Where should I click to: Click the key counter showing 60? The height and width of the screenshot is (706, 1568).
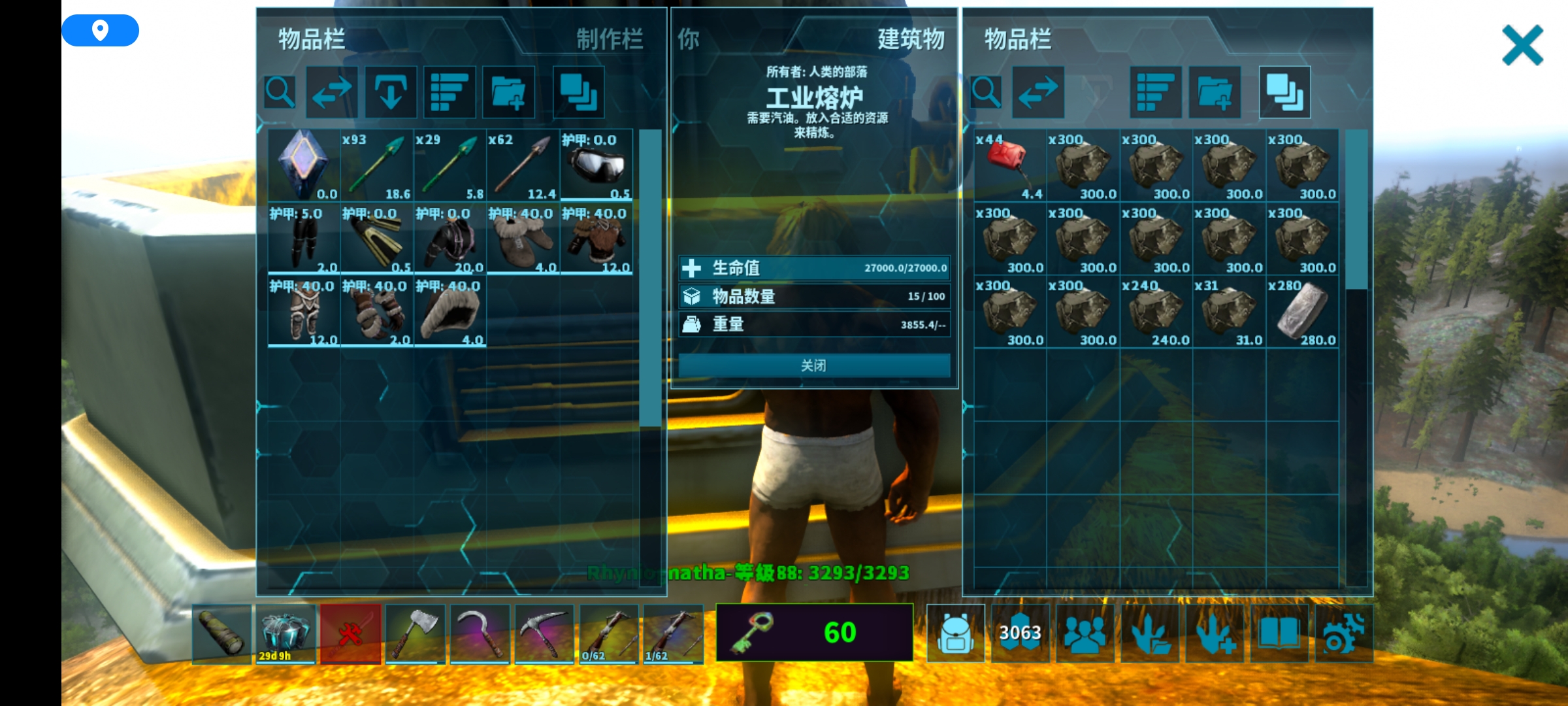coord(814,632)
